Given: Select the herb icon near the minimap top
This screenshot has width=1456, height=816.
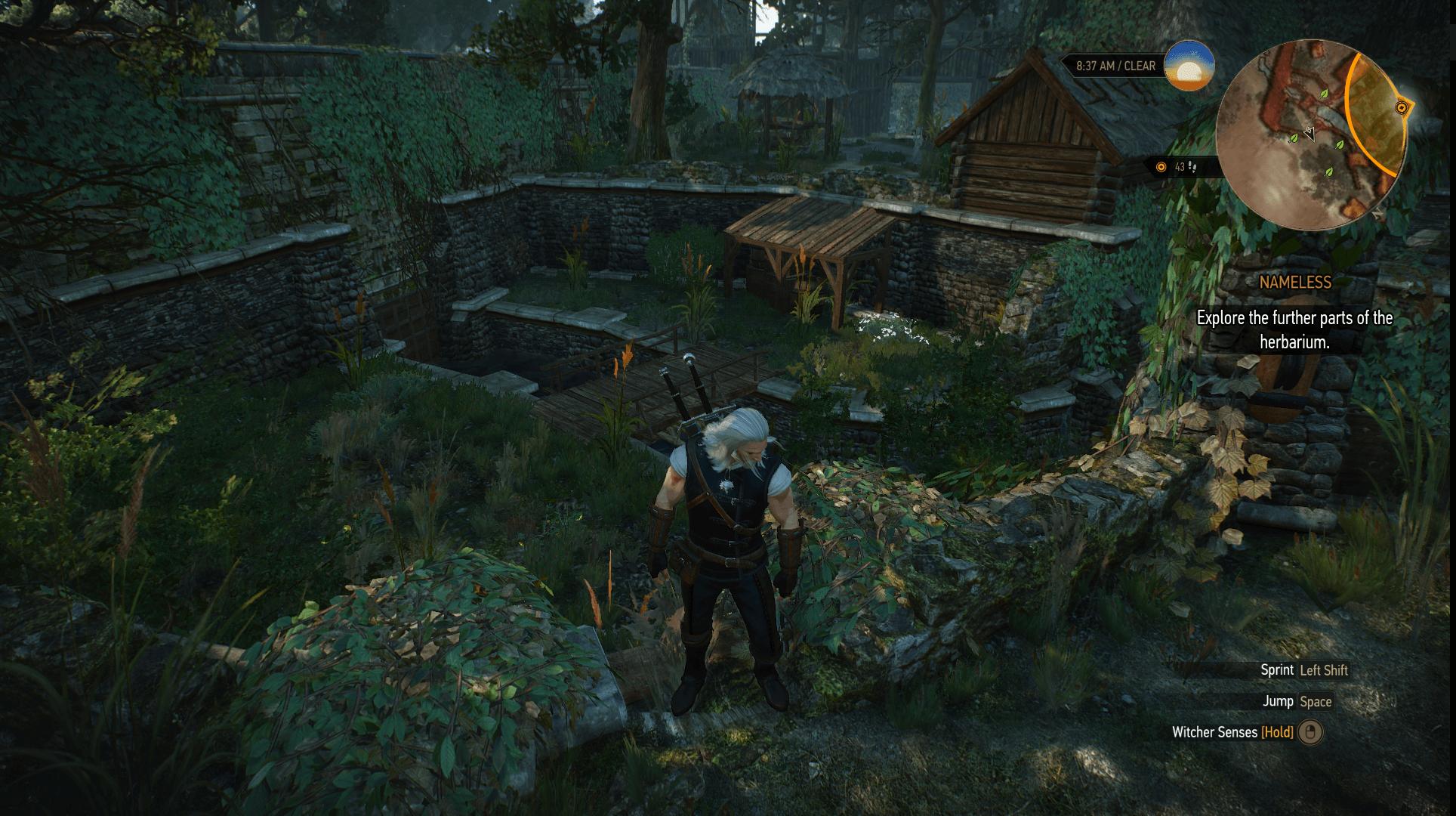Looking at the screenshot, I should click(x=1324, y=94).
